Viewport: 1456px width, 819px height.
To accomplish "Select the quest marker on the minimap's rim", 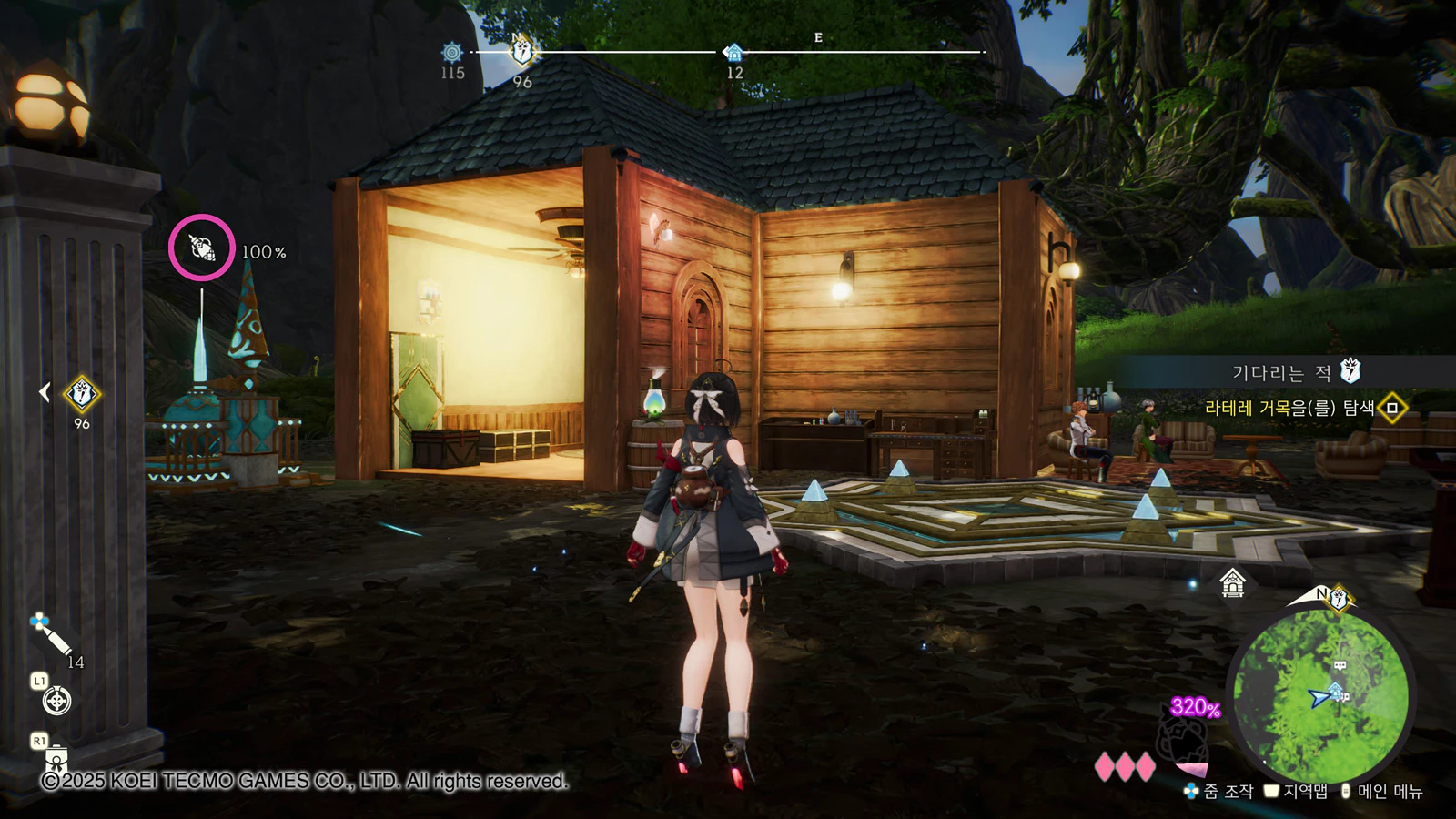I will click(x=1339, y=599).
